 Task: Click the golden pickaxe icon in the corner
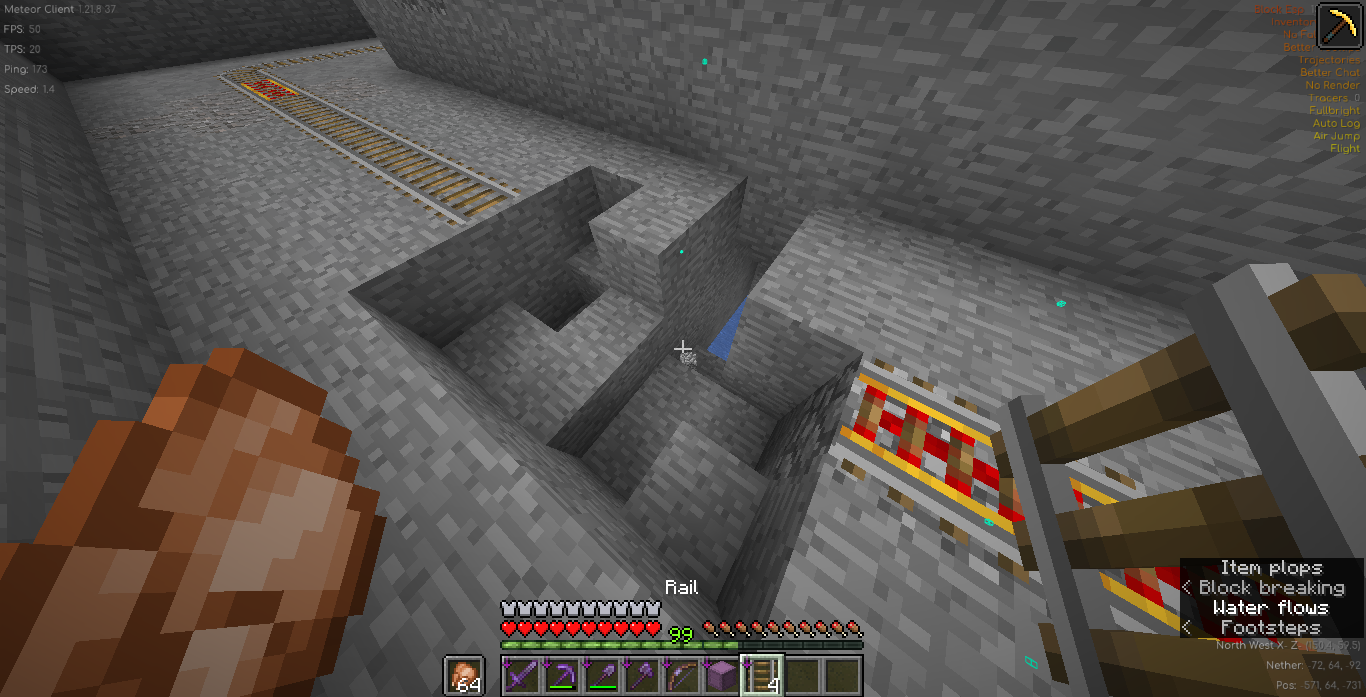tap(1338, 26)
